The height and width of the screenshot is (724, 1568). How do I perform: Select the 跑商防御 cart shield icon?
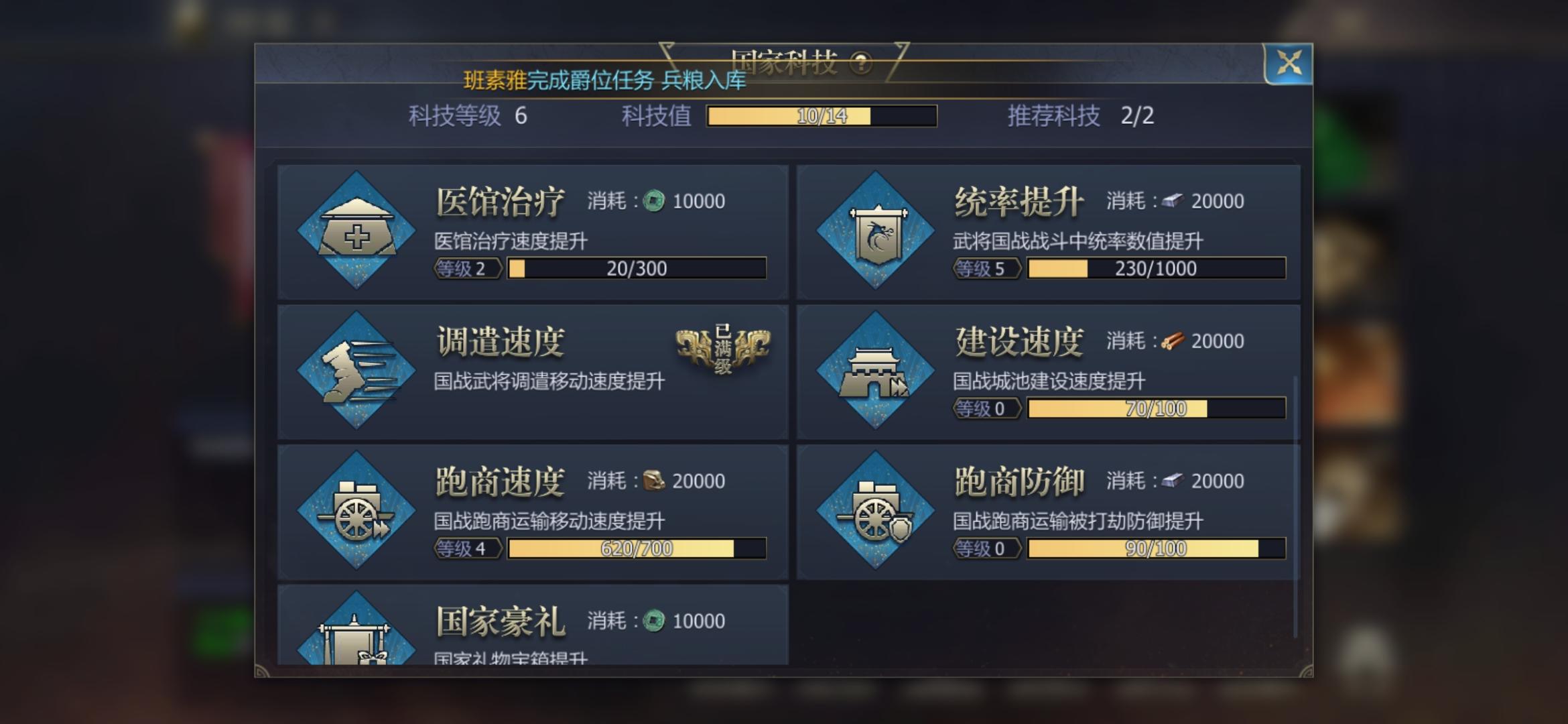point(876,509)
